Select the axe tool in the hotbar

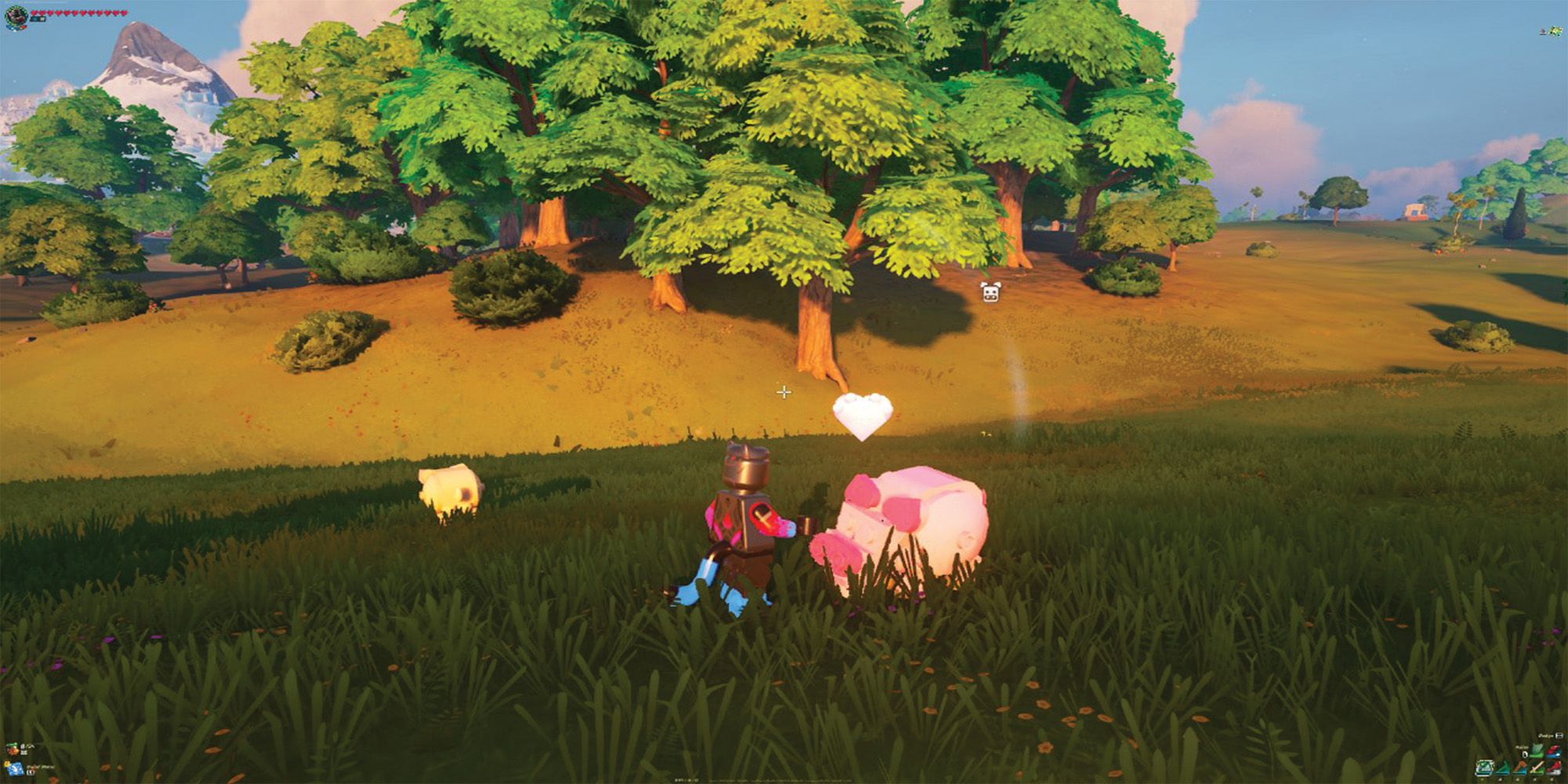click(x=1520, y=768)
